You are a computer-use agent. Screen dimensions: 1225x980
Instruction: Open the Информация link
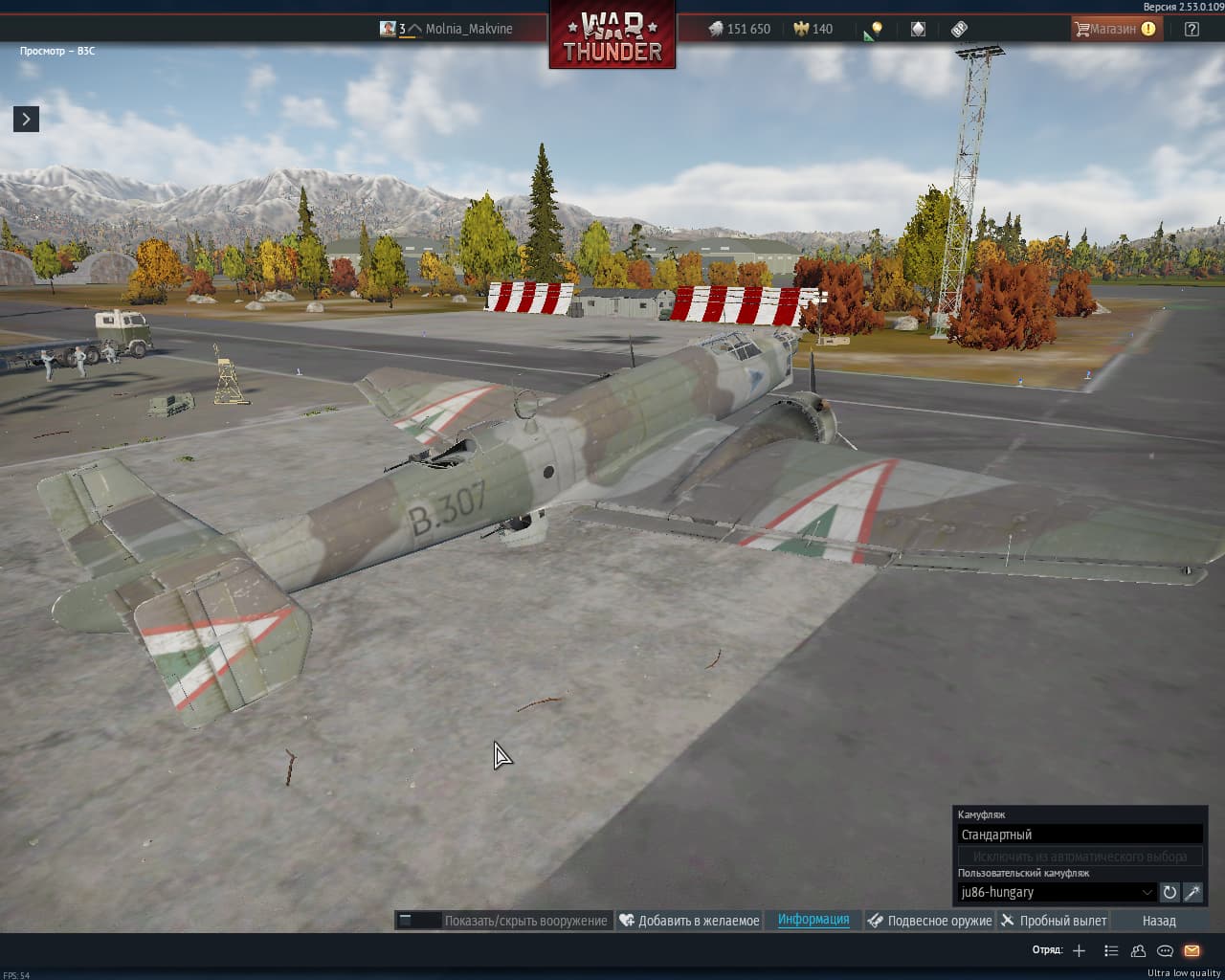coord(813,920)
